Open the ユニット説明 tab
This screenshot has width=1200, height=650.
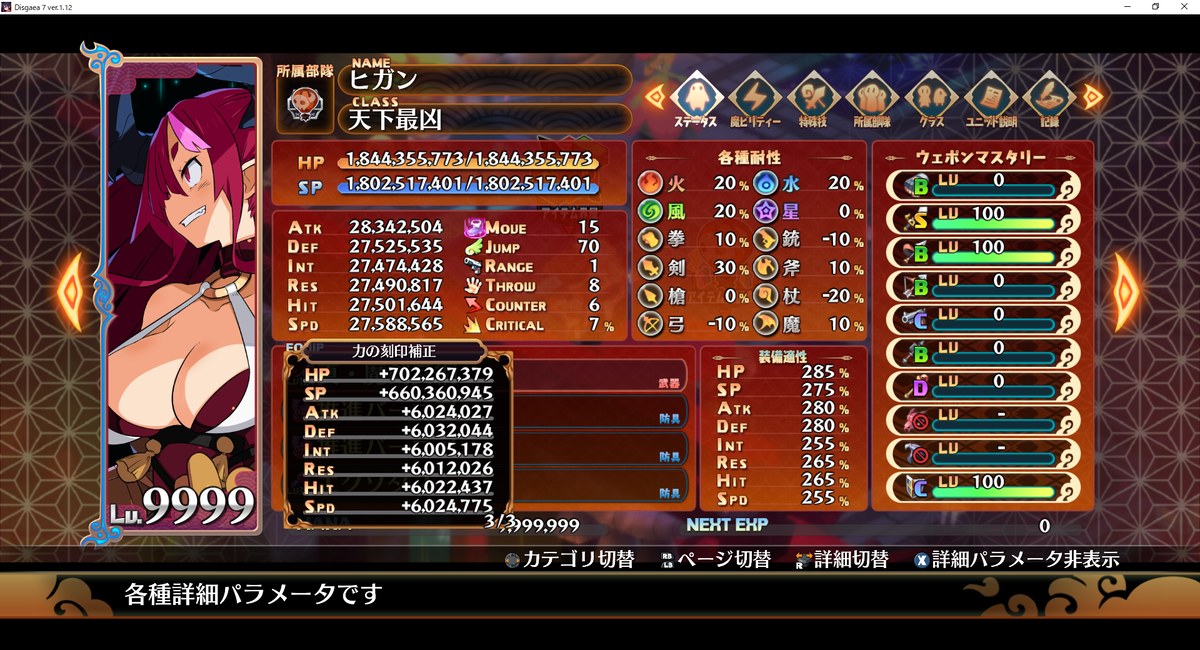coord(990,99)
